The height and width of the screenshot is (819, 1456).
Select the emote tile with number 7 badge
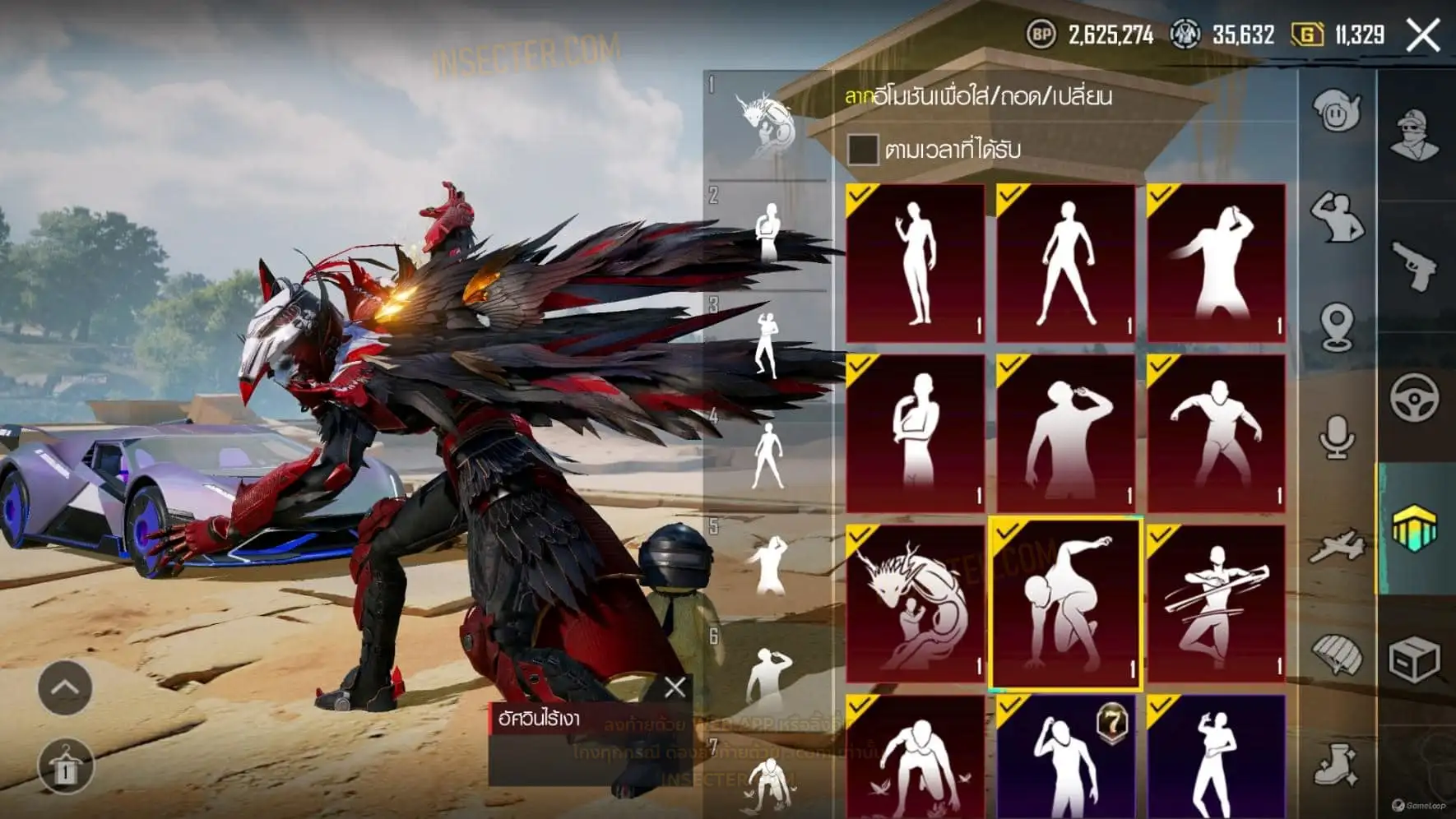point(1065,757)
